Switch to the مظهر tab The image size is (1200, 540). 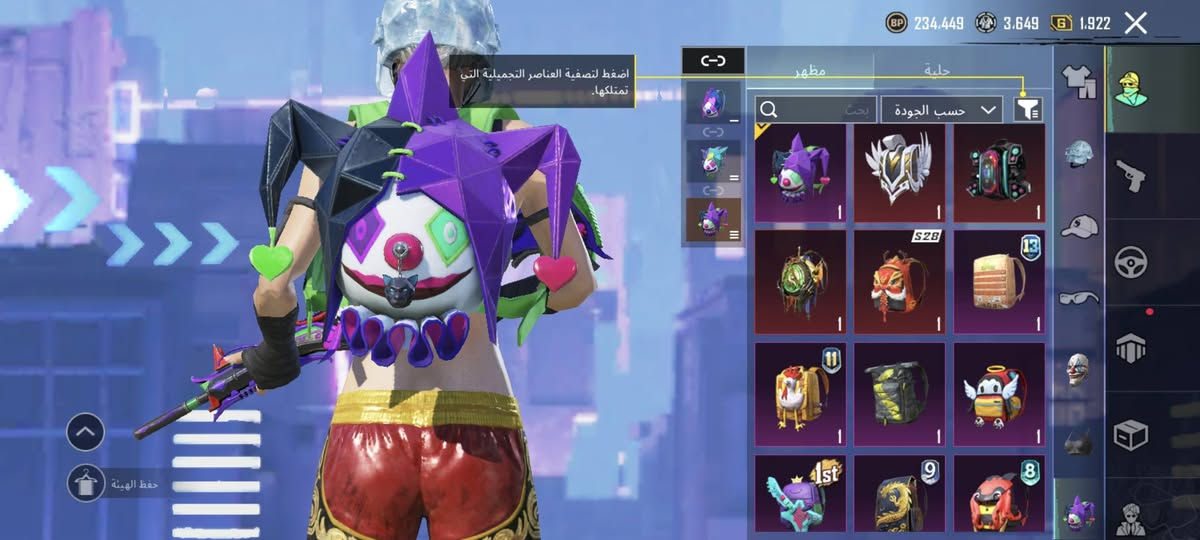(x=810, y=70)
